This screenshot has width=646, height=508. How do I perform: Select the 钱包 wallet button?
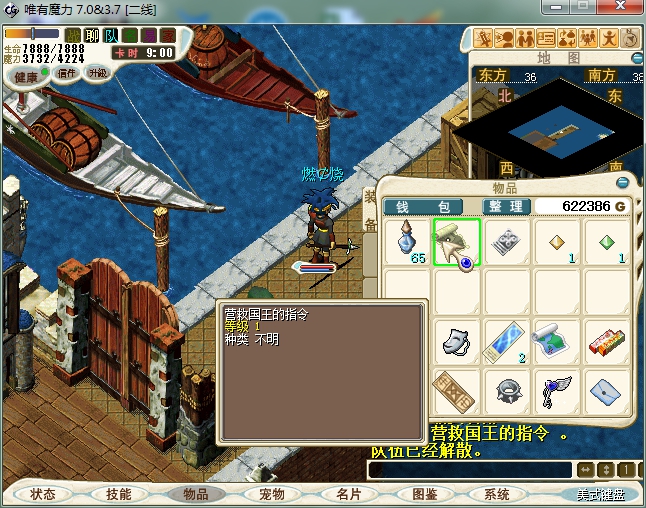(x=421, y=206)
